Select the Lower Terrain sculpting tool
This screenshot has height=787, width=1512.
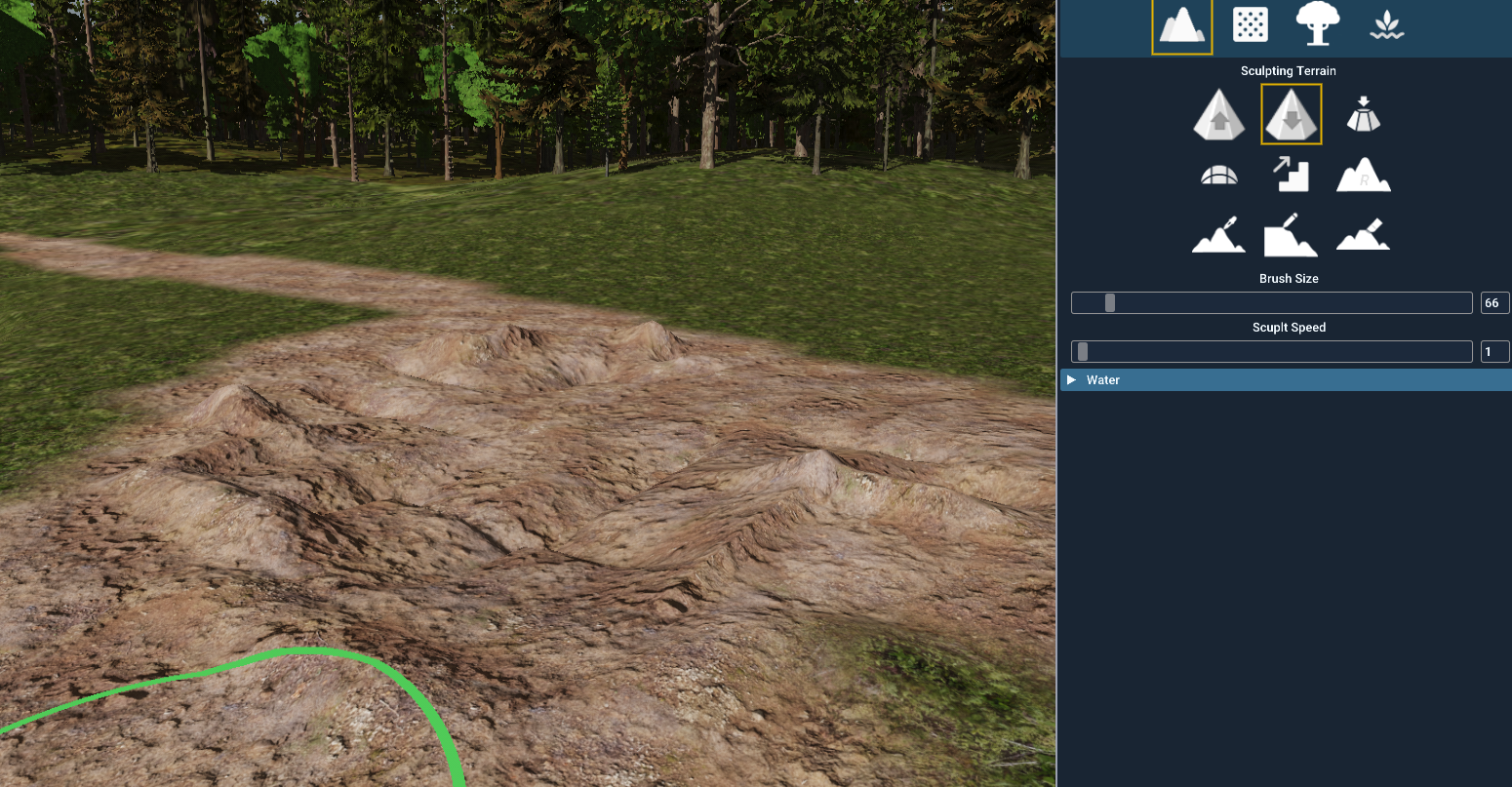[1290, 113]
